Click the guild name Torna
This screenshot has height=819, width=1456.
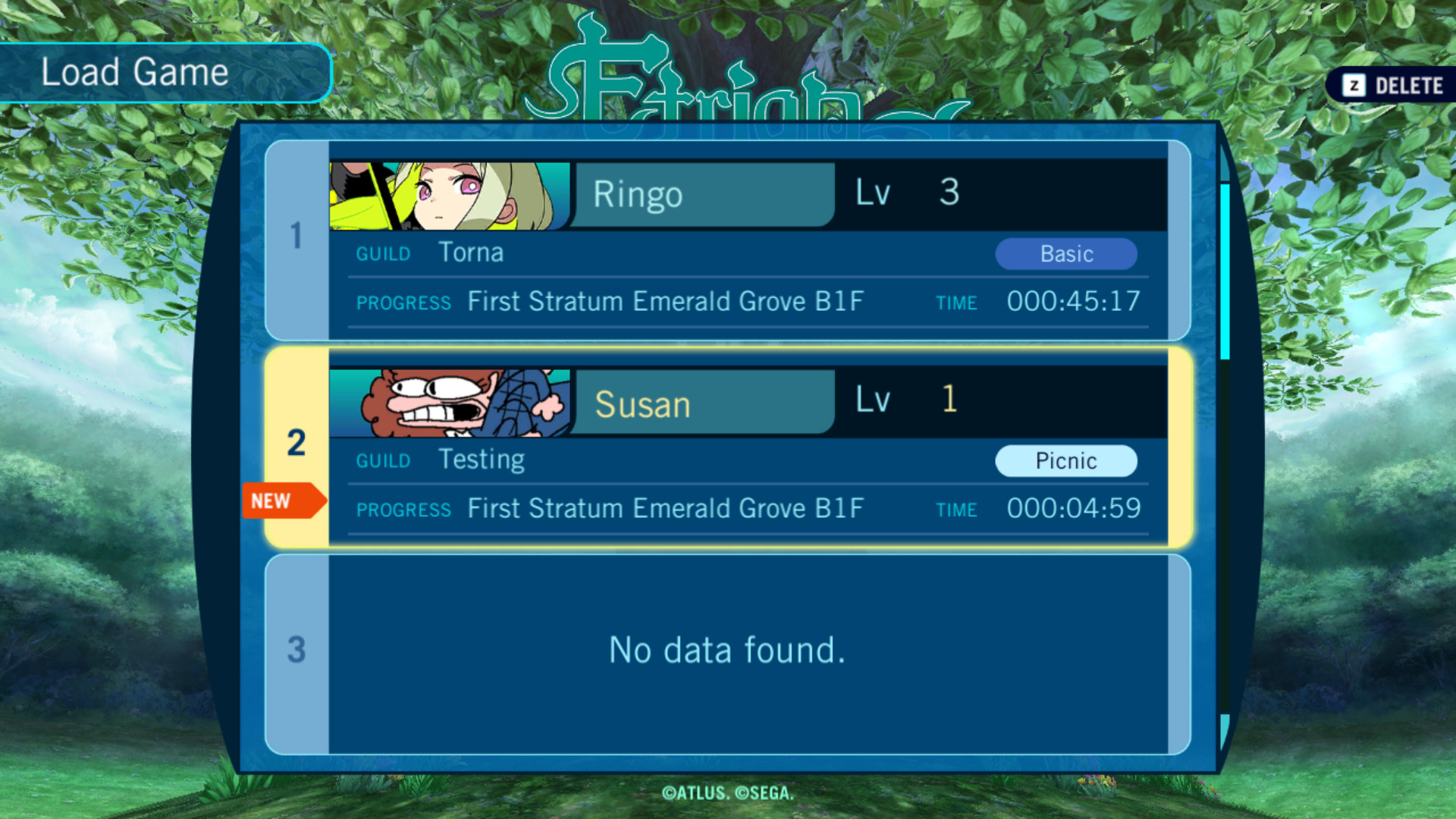click(471, 253)
